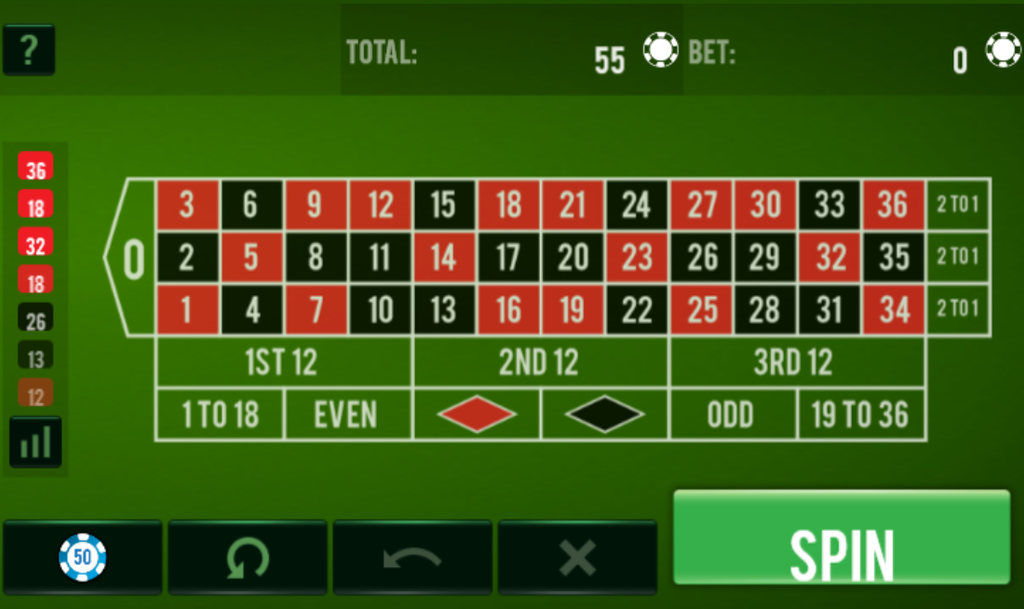
Task: Place a bet on green 0
Action: (133, 259)
